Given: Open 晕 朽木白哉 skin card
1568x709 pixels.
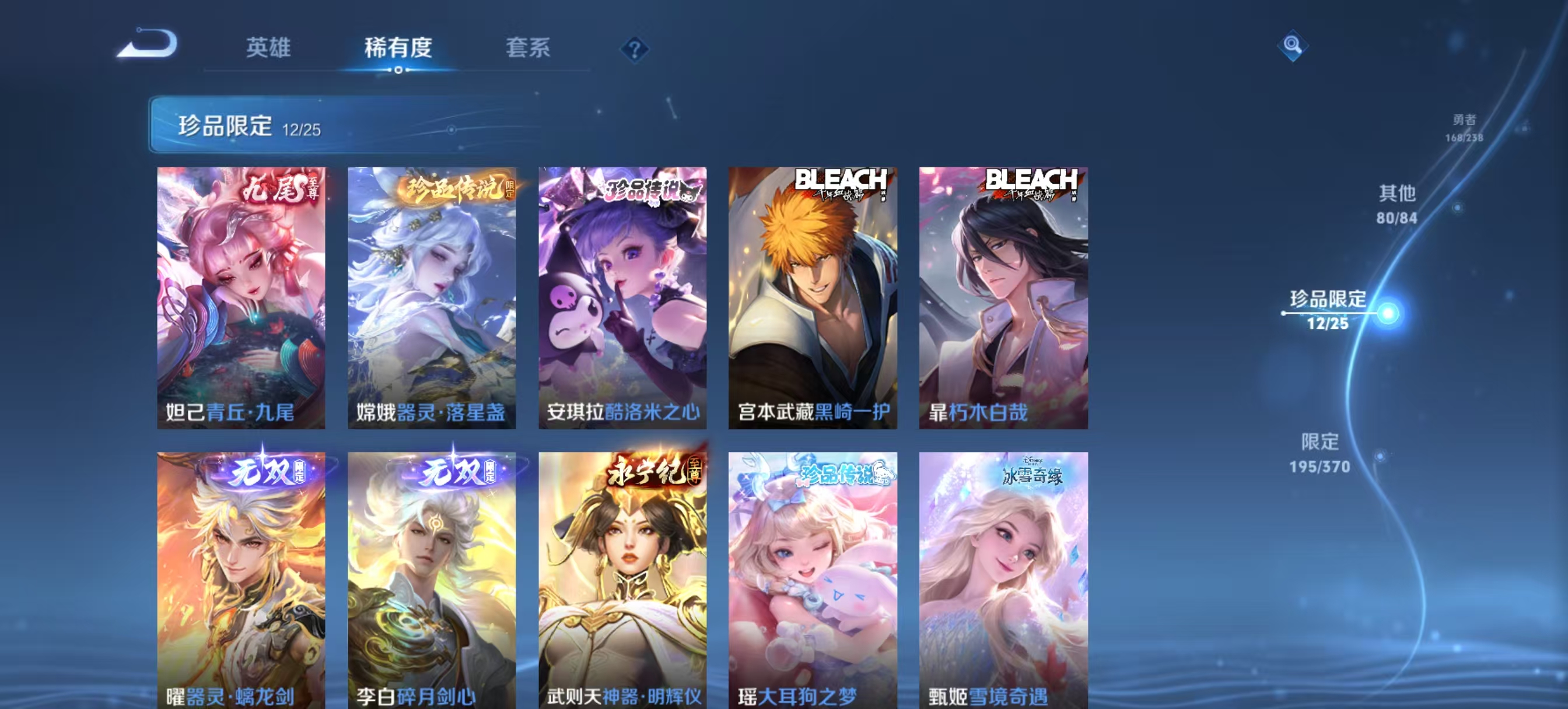Looking at the screenshot, I should 1003,297.
